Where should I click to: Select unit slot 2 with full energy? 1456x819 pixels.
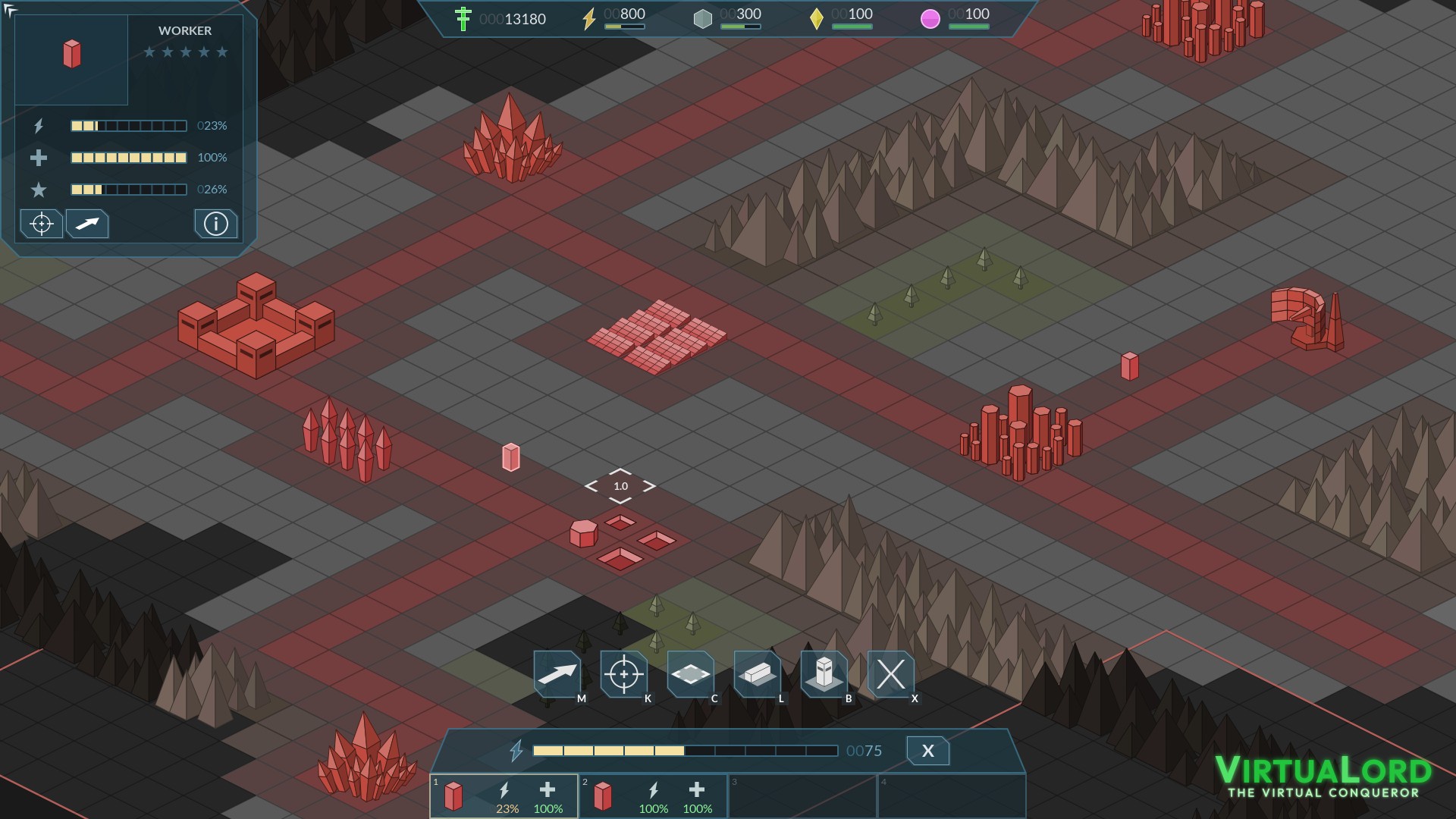click(652, 796)
